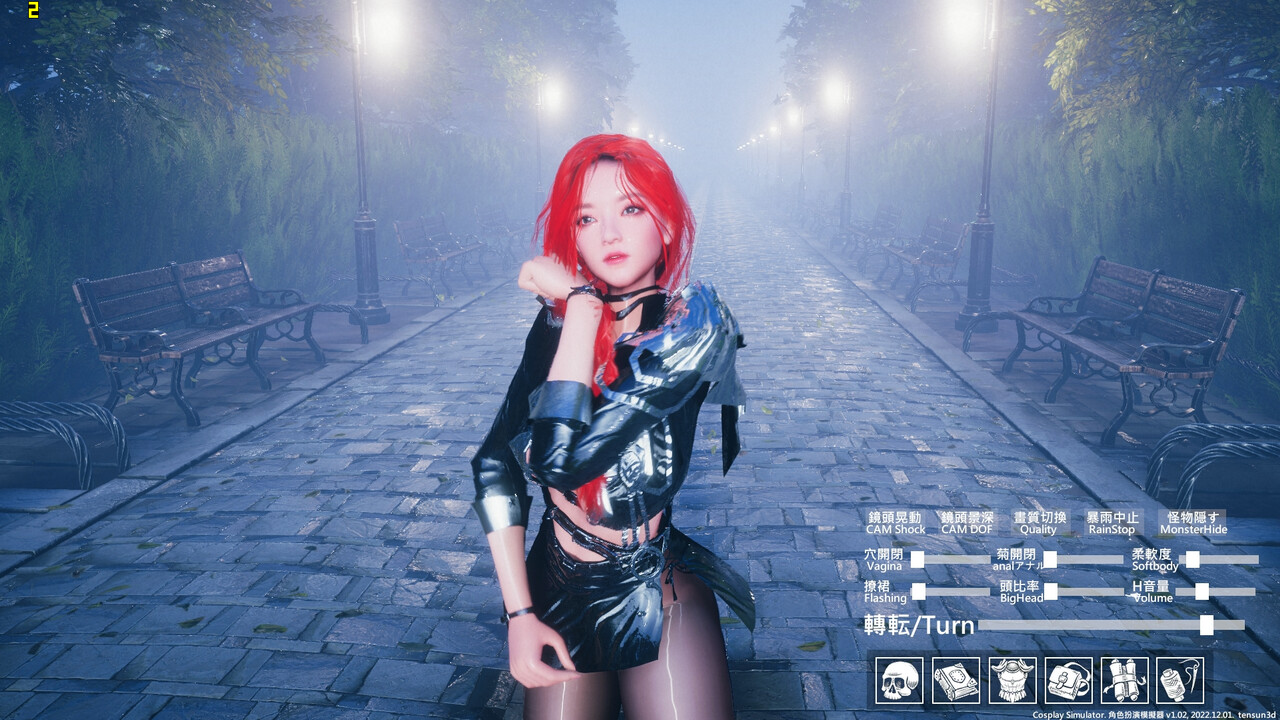This screenshot has height=720, width=1280.
Task: Click the BigHead head ratio slider
Action: coord(1050,592)
